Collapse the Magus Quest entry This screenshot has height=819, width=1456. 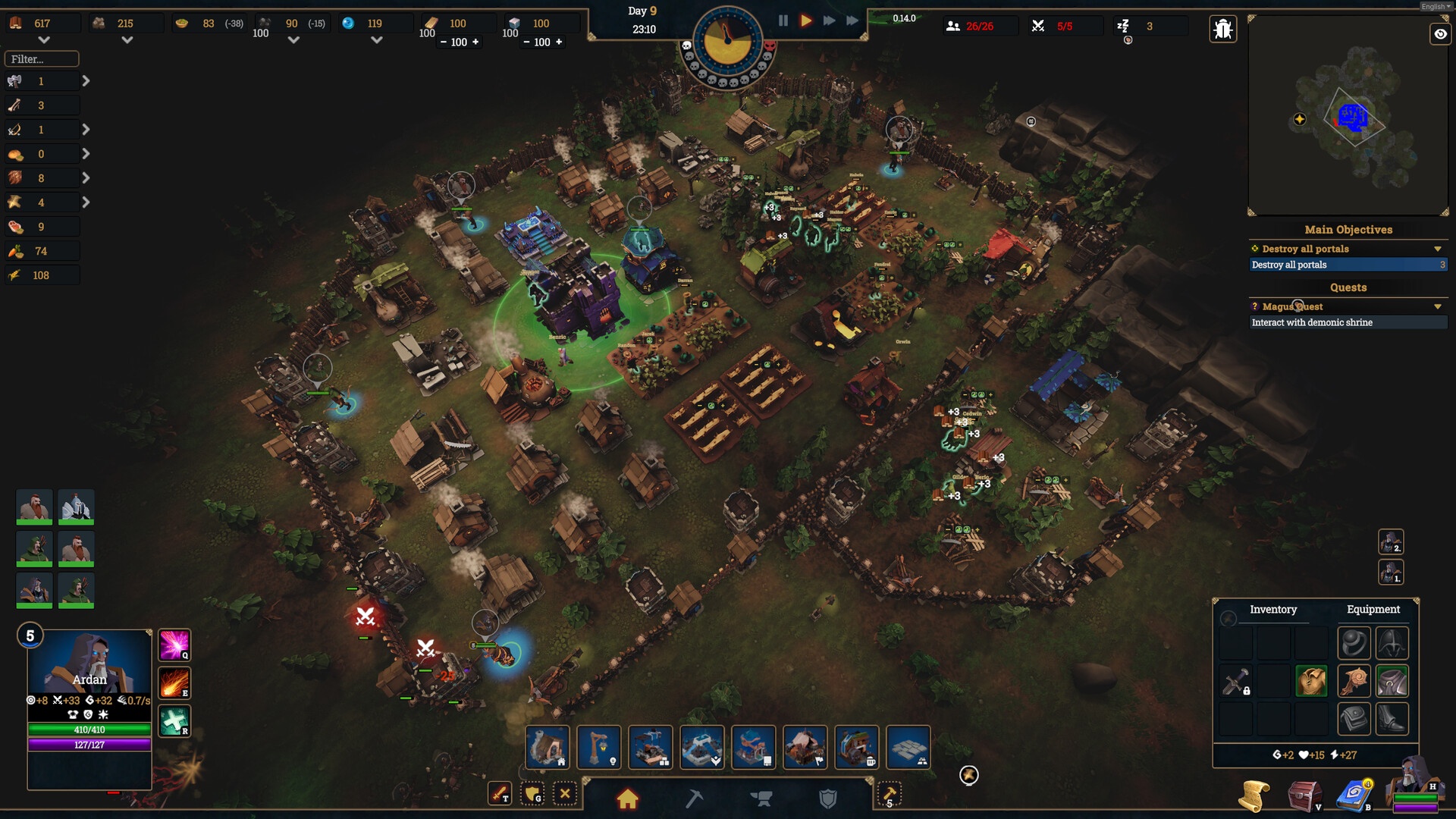click(x=1437, y=307)
